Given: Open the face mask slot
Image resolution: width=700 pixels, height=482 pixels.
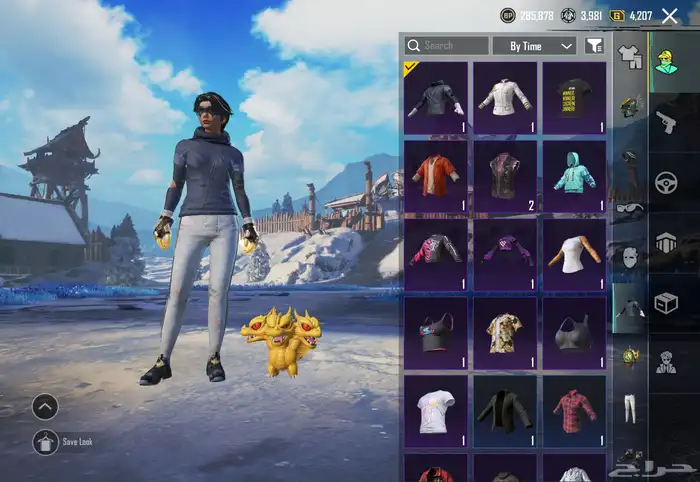Looking at the screenshot, I should [630, 259].
